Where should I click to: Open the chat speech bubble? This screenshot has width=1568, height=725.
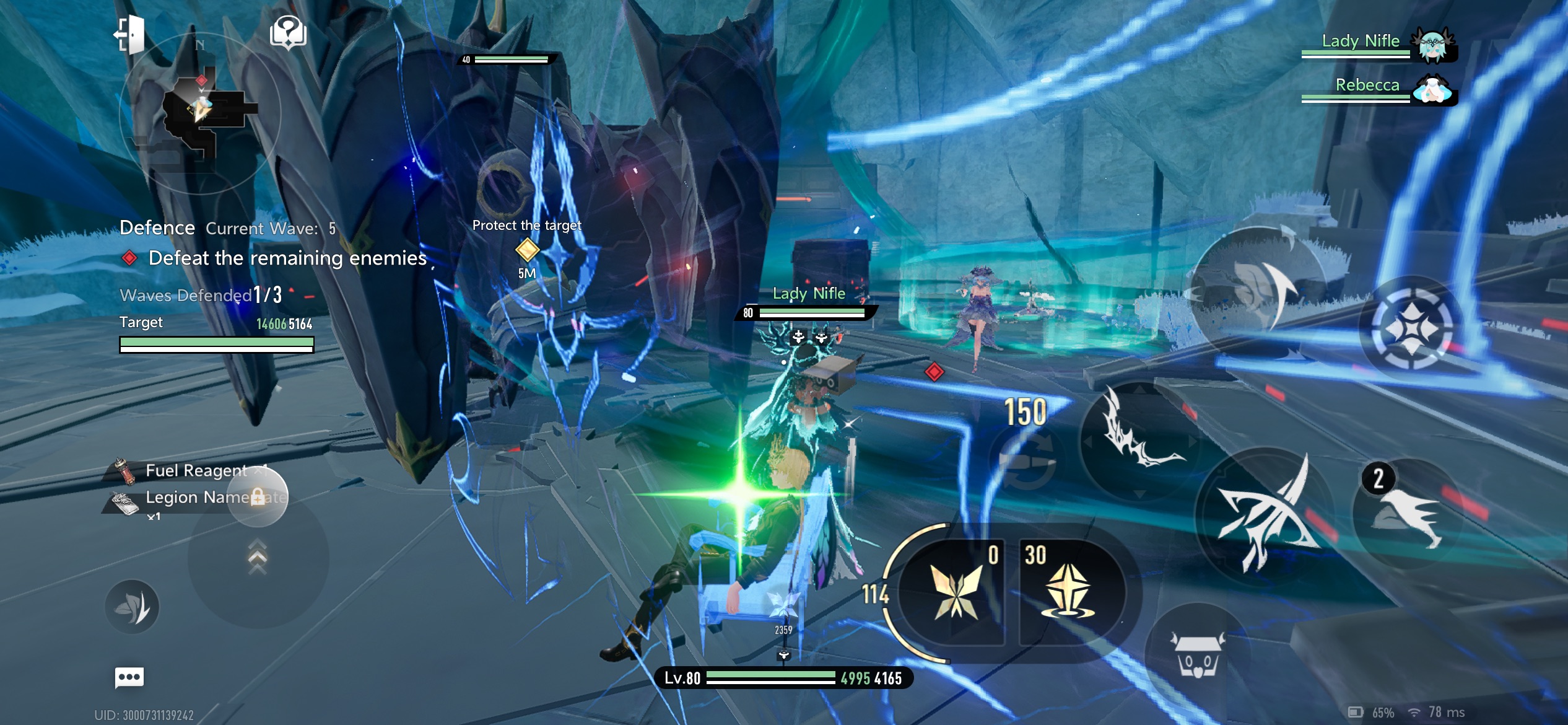129,677
